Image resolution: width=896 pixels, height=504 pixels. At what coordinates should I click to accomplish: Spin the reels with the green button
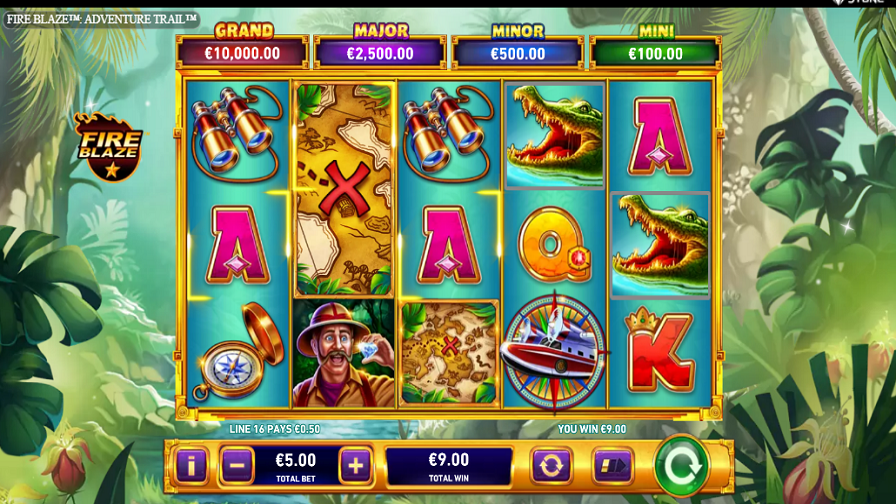[x=682, y=465]
